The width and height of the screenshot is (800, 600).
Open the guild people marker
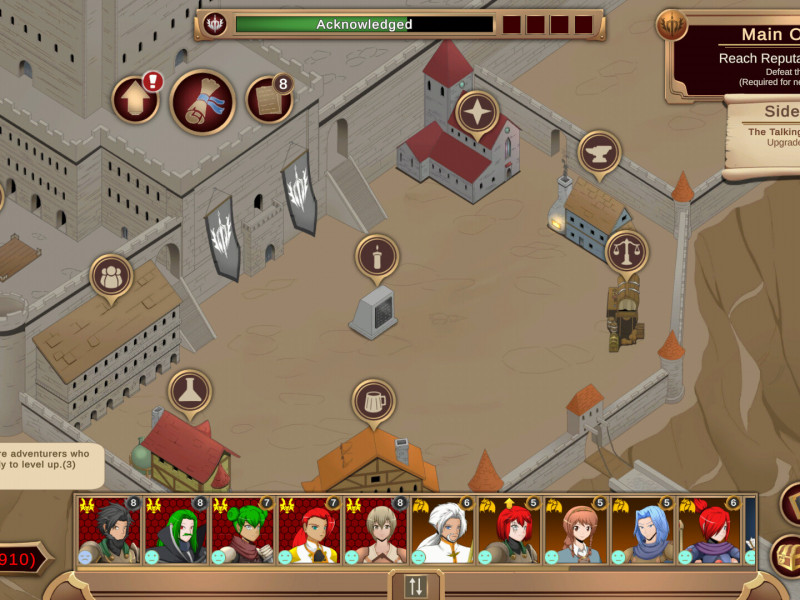point(111,276)
